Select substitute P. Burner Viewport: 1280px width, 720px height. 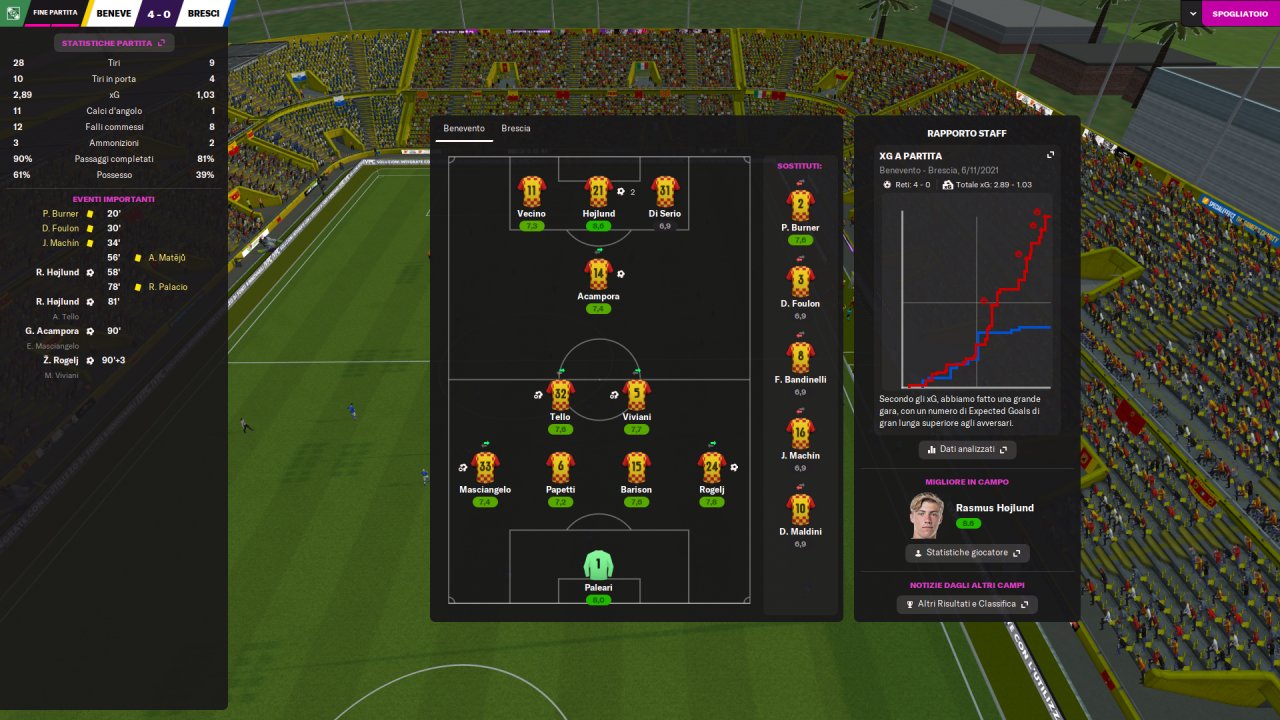(x=800, y=204)
